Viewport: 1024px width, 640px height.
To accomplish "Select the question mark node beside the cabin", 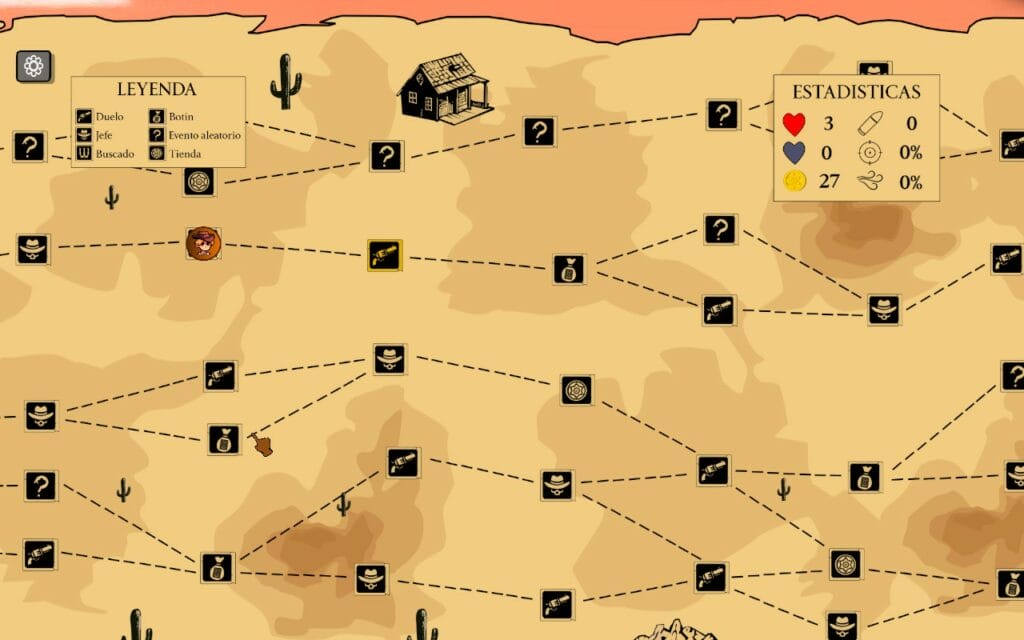I will click(x=386, y=155).
